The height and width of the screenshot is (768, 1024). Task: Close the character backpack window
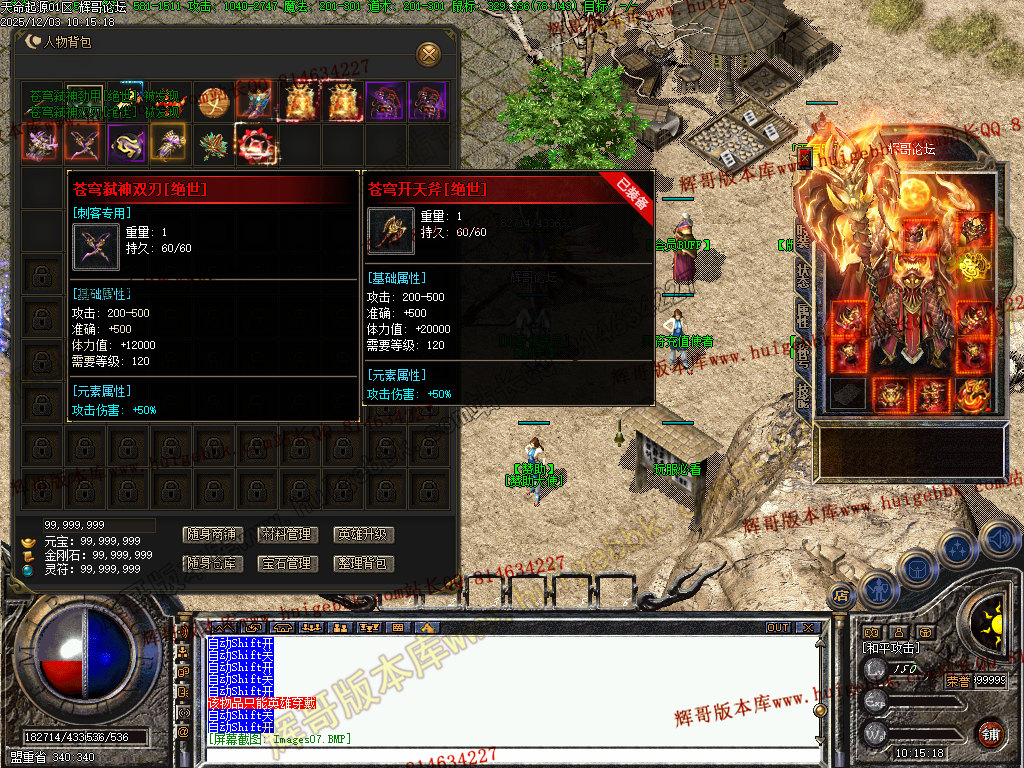[428, 53]
